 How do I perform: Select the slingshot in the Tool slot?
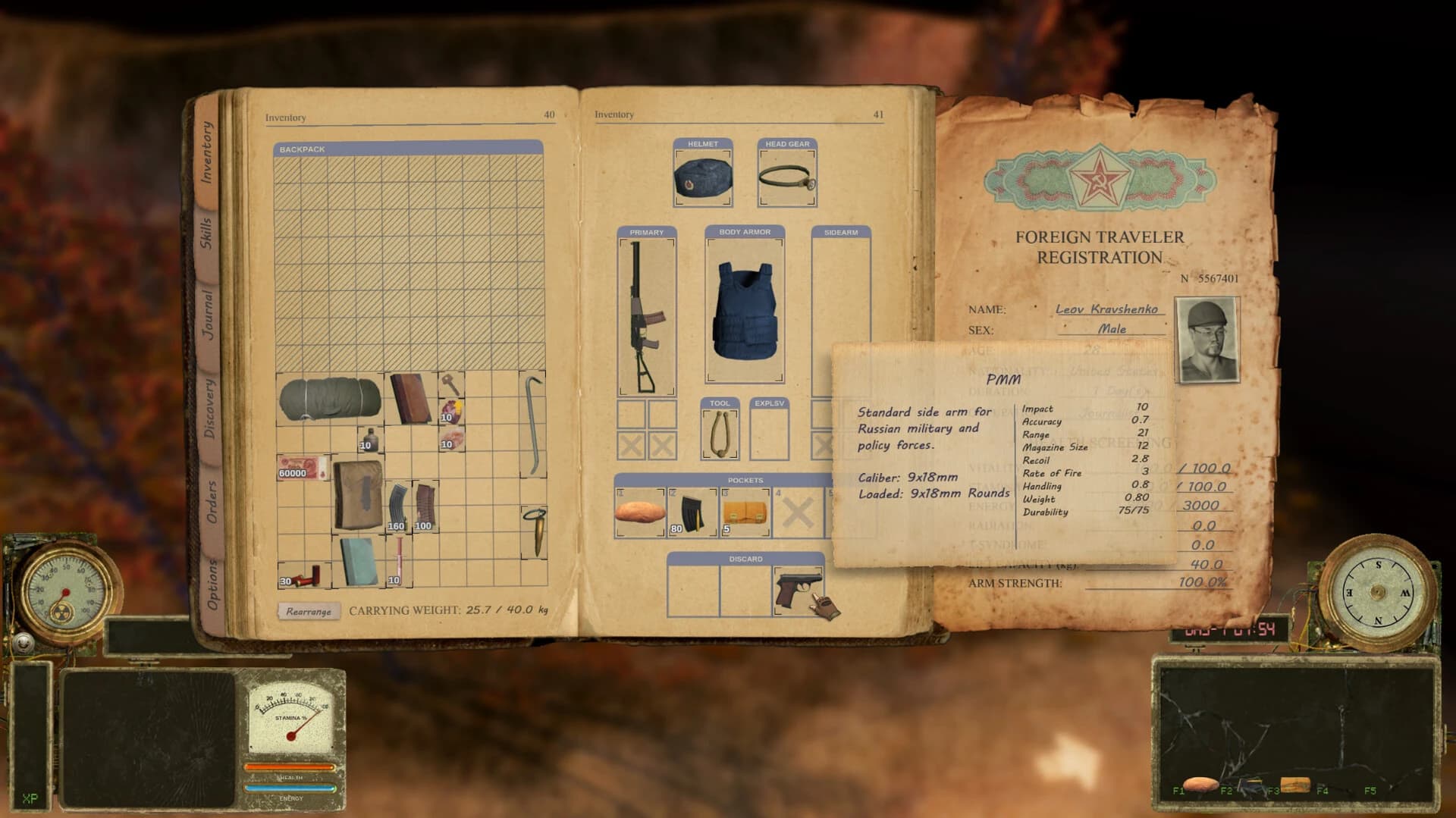pos(718,436)
